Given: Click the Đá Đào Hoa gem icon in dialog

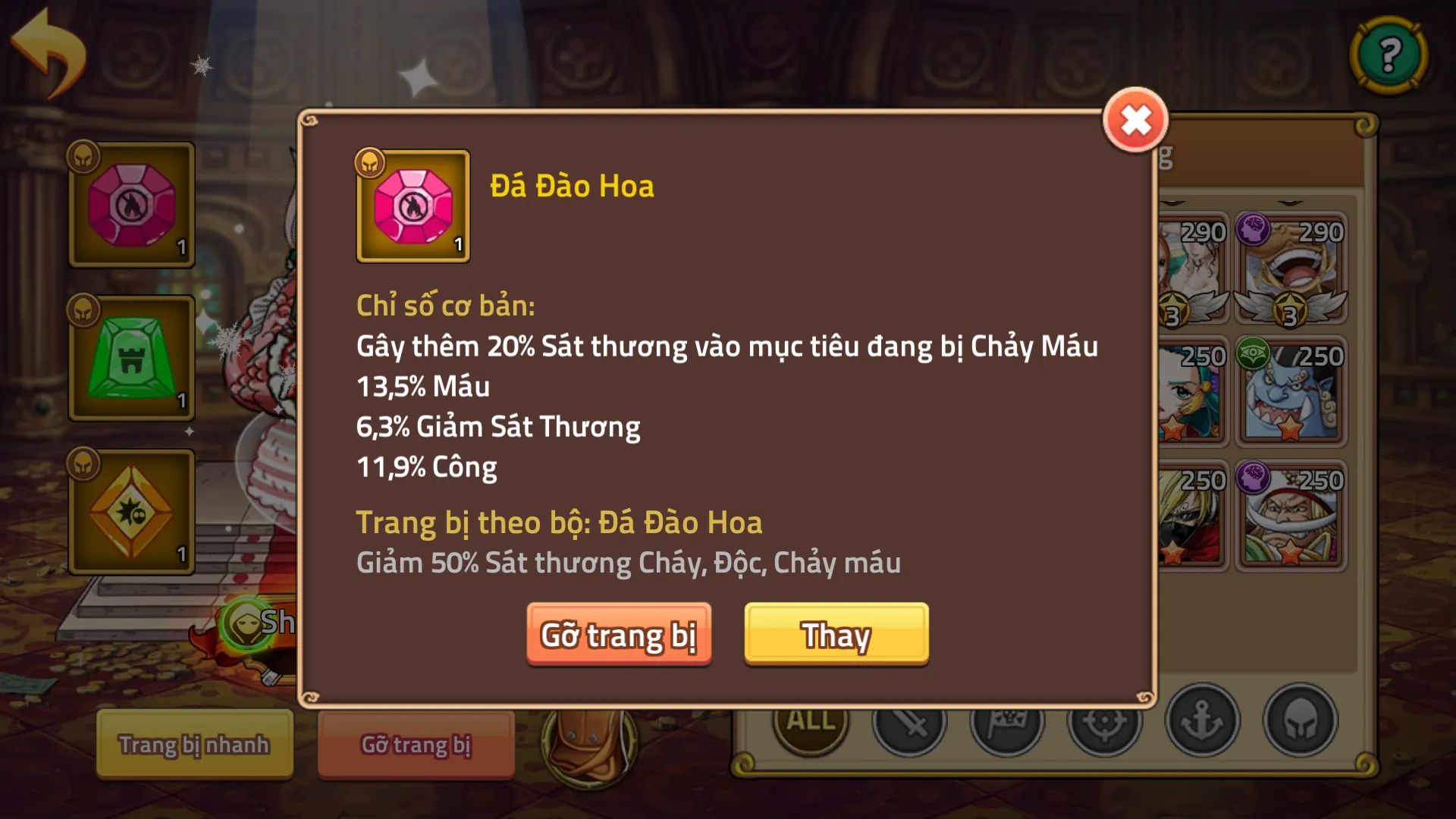Looking at the screenshot, I should tap(413, 206).
